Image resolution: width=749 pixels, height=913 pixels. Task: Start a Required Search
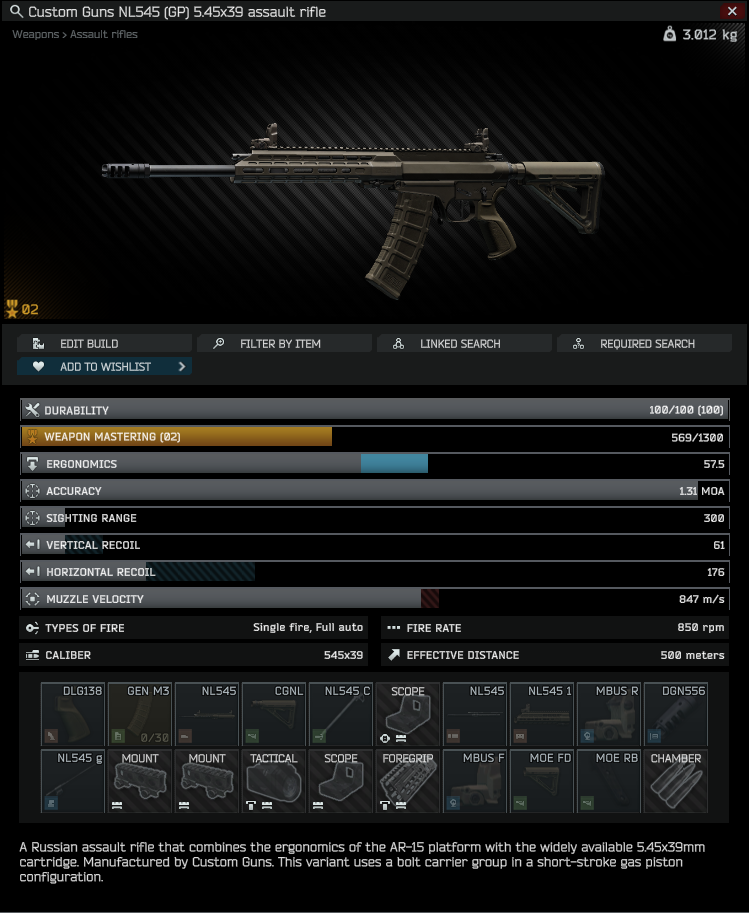(644, 343)
